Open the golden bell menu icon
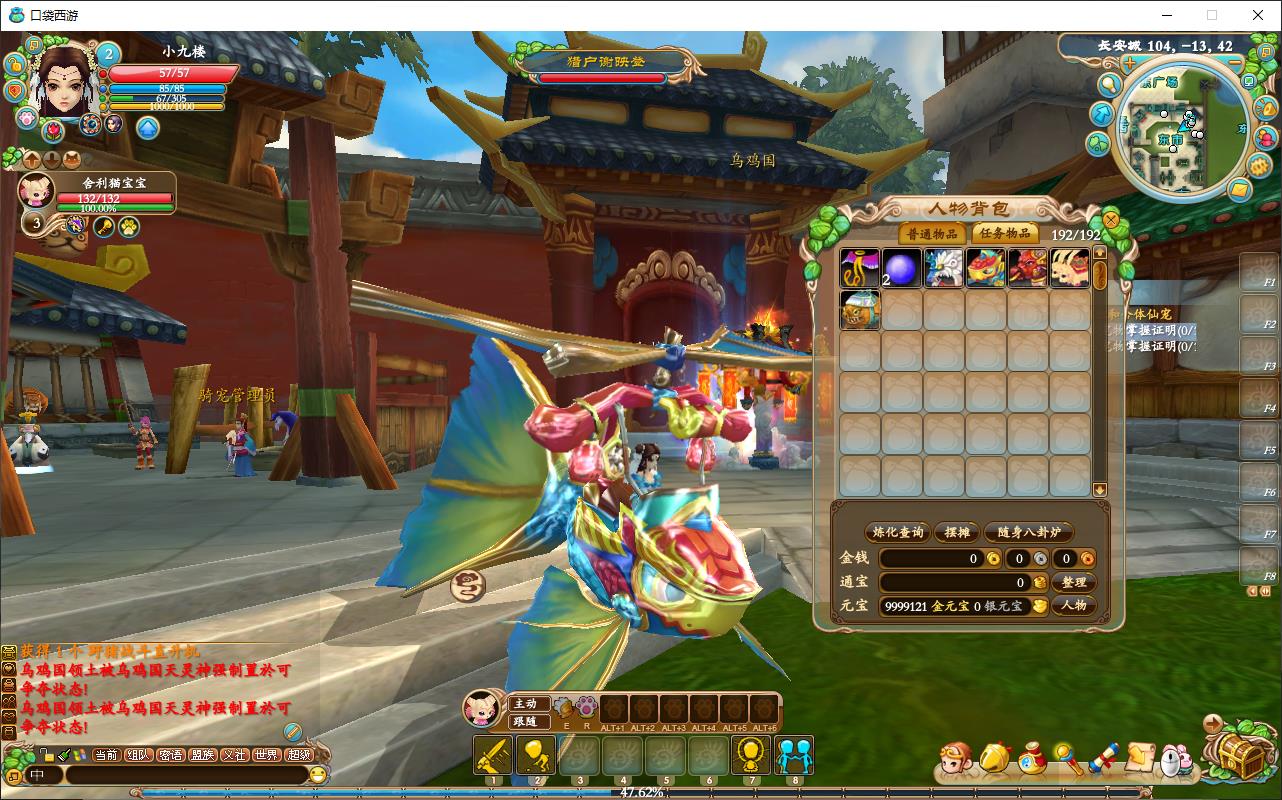The image size is (1282, 800). pos(994,761)
